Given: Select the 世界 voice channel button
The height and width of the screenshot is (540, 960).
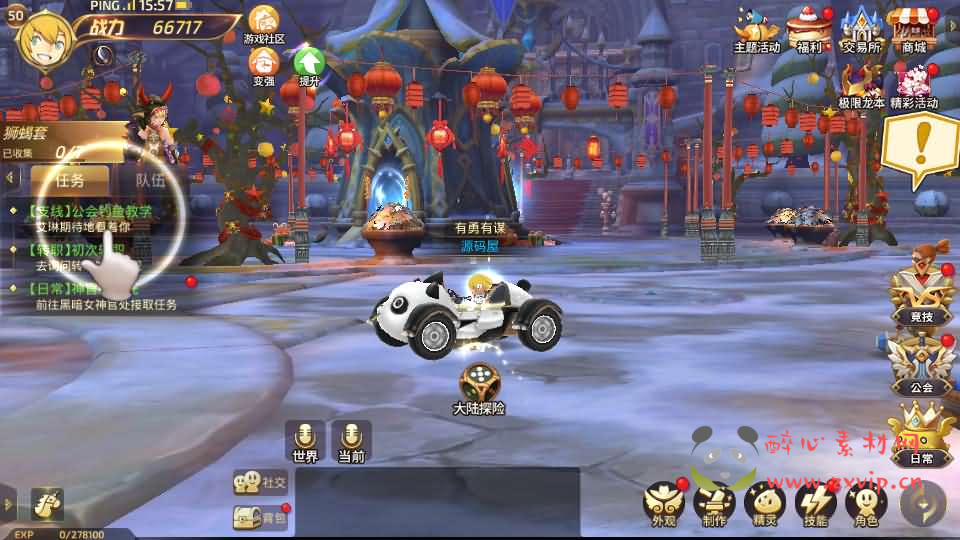Looking at the screenshot, I should point(305,441).
